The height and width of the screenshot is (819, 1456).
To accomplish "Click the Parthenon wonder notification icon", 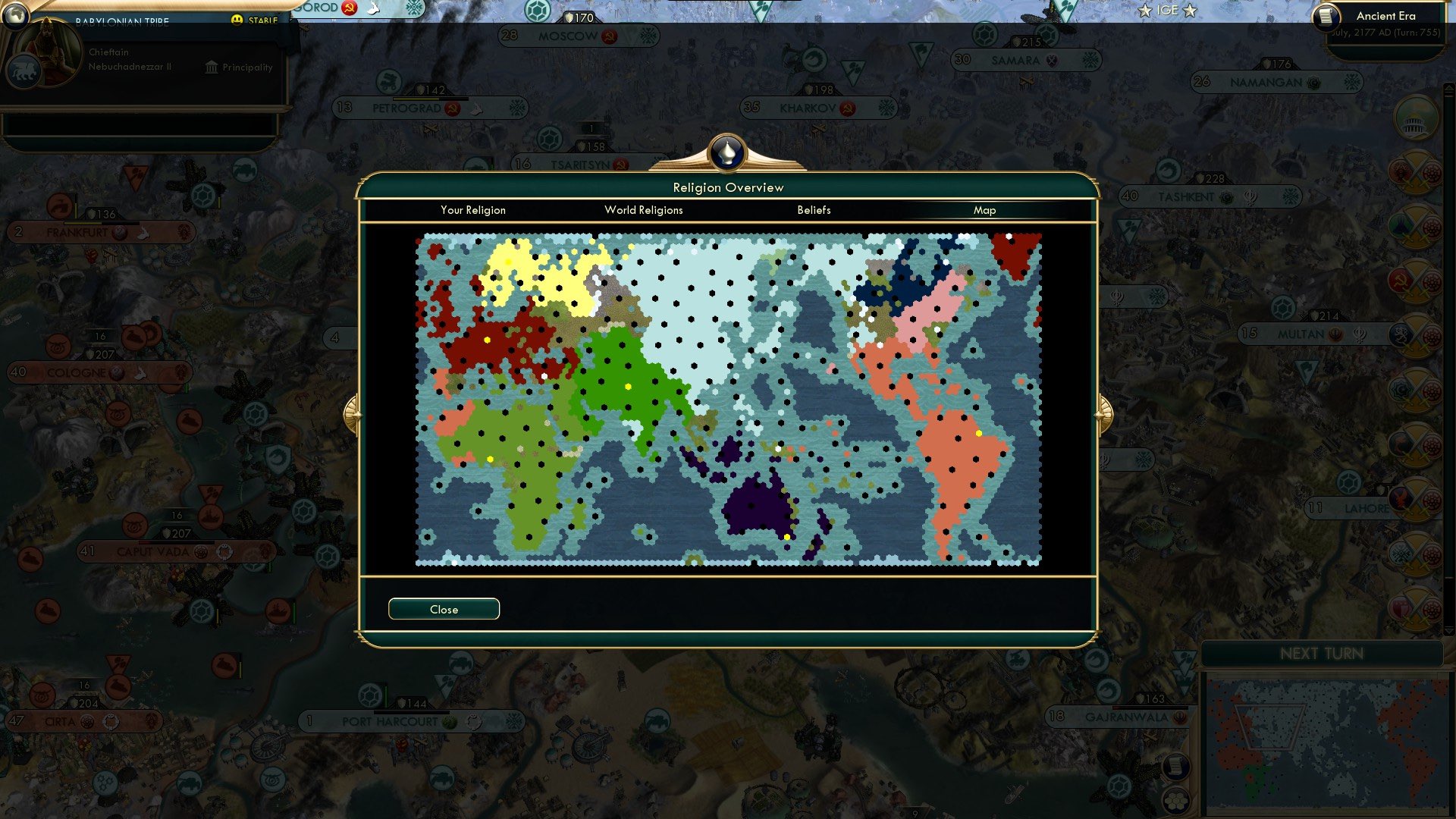I will (x=1415, y=119).
